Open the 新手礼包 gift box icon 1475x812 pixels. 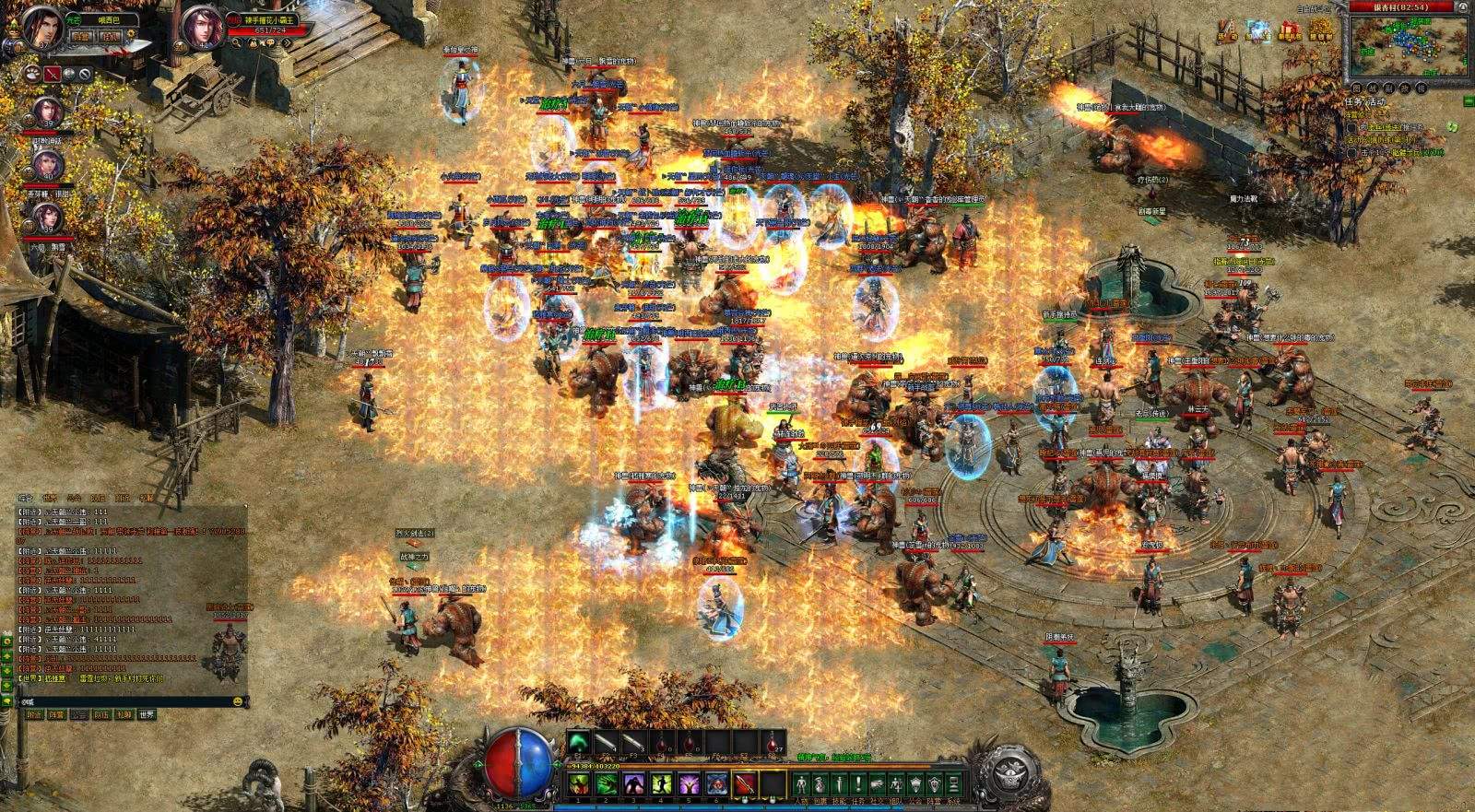pos(1289,30)
